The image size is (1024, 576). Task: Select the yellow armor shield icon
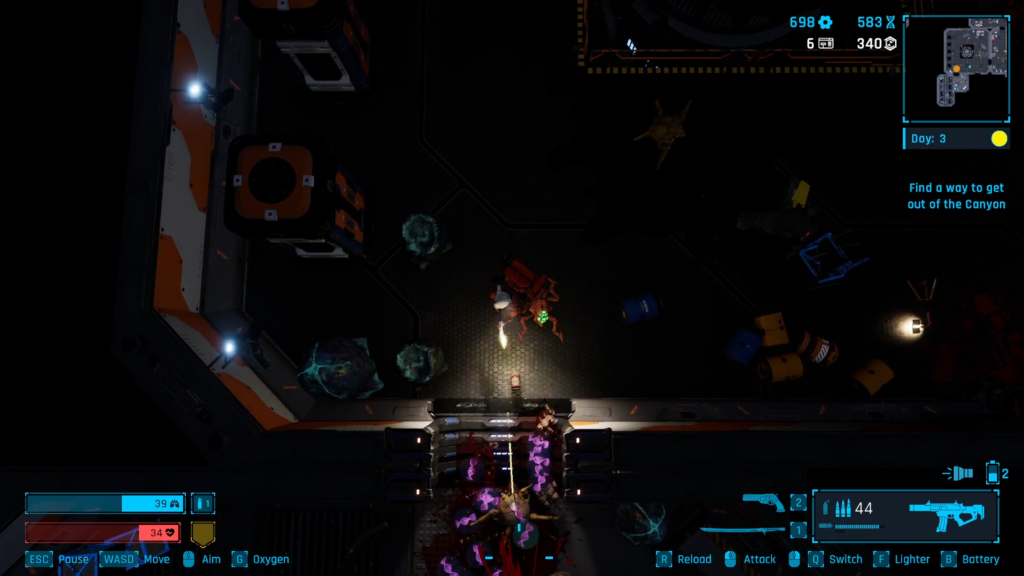[x=203, y=533]
